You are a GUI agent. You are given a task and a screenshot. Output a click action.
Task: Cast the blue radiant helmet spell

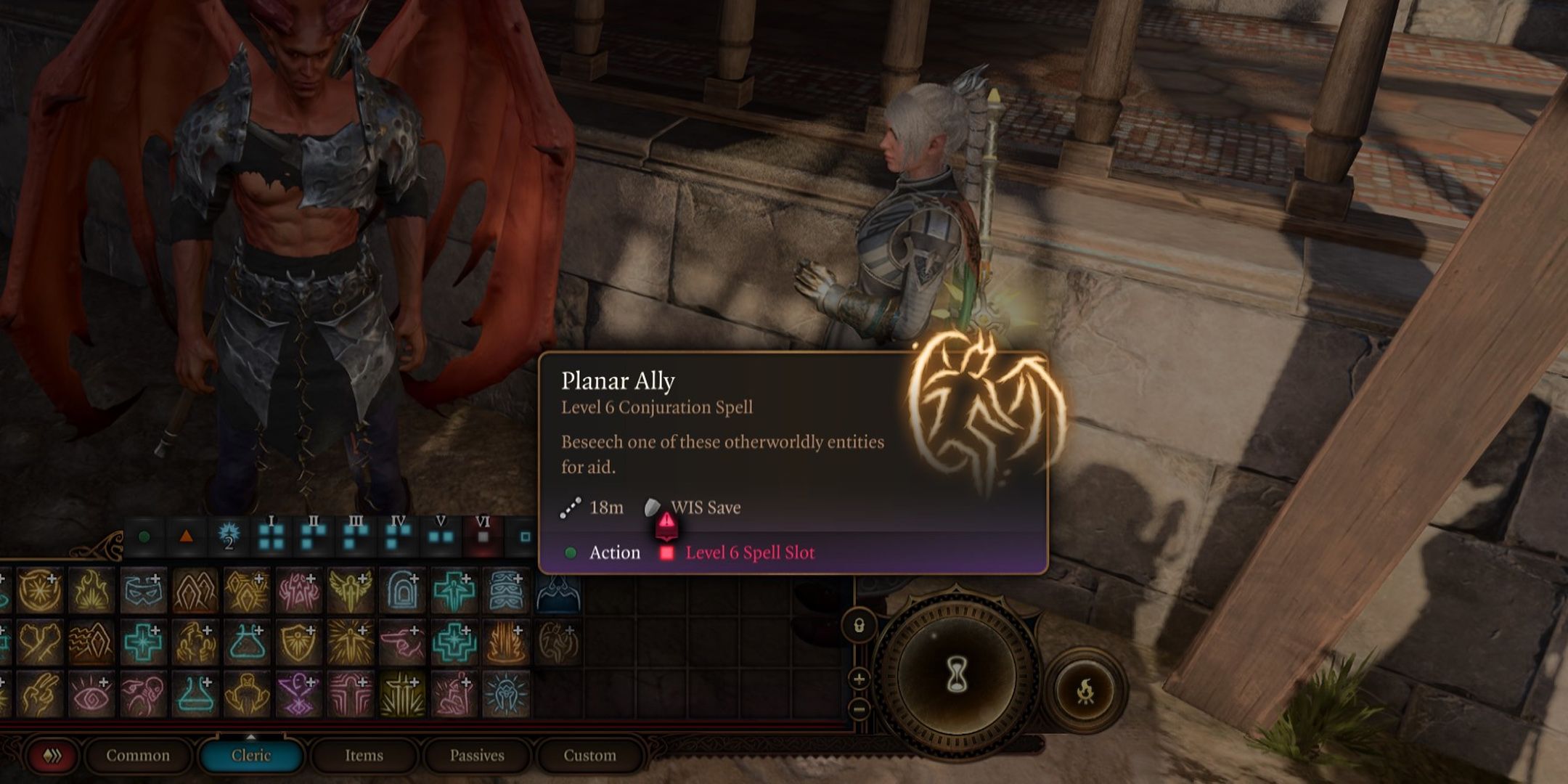coord(506,695)
